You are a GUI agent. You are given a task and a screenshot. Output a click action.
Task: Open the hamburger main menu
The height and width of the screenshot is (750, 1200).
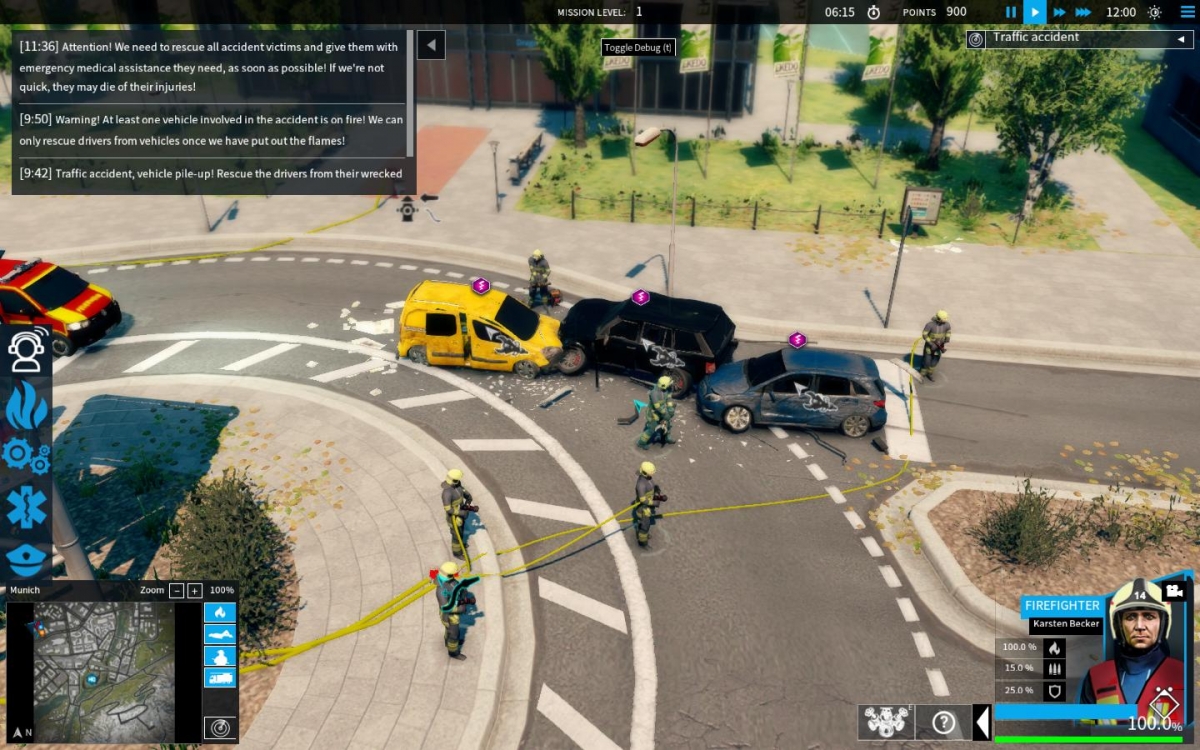(x=1187, y=12)
